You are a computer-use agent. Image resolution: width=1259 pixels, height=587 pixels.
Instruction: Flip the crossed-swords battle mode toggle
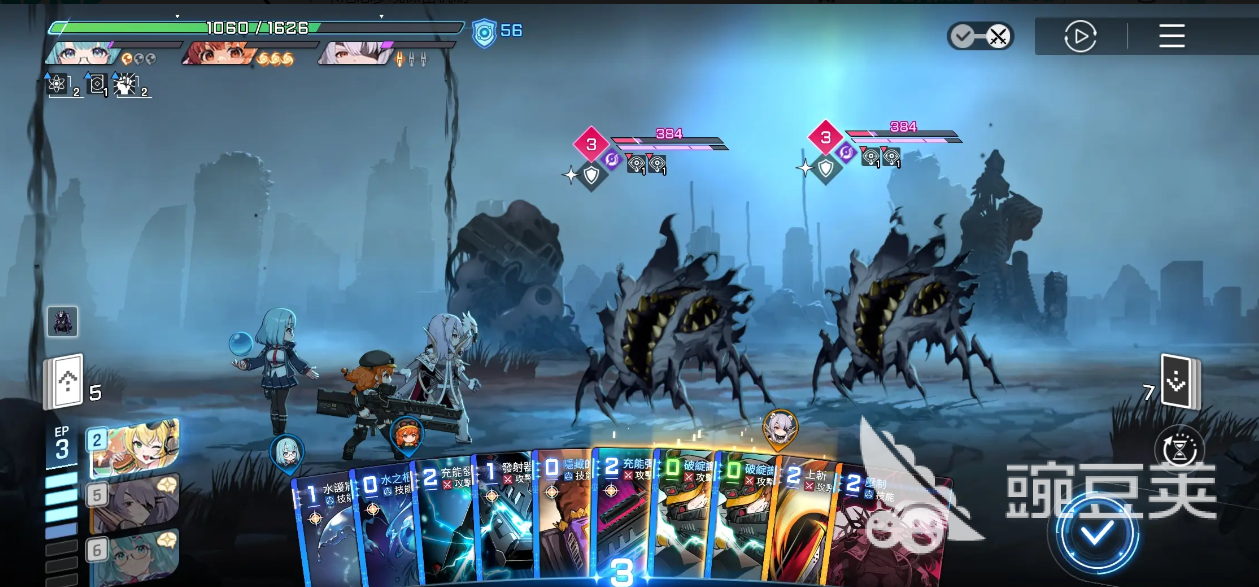click(x=980, y=37)
